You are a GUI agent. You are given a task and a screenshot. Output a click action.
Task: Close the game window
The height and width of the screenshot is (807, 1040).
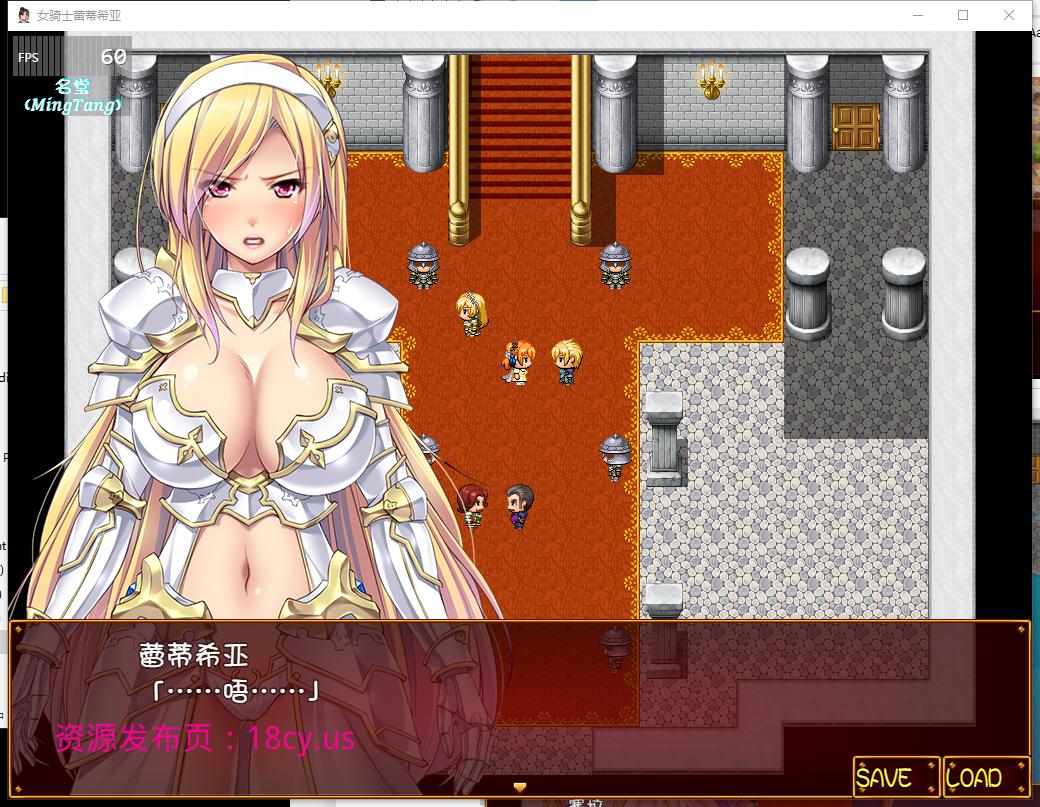tap(1009, 15)
